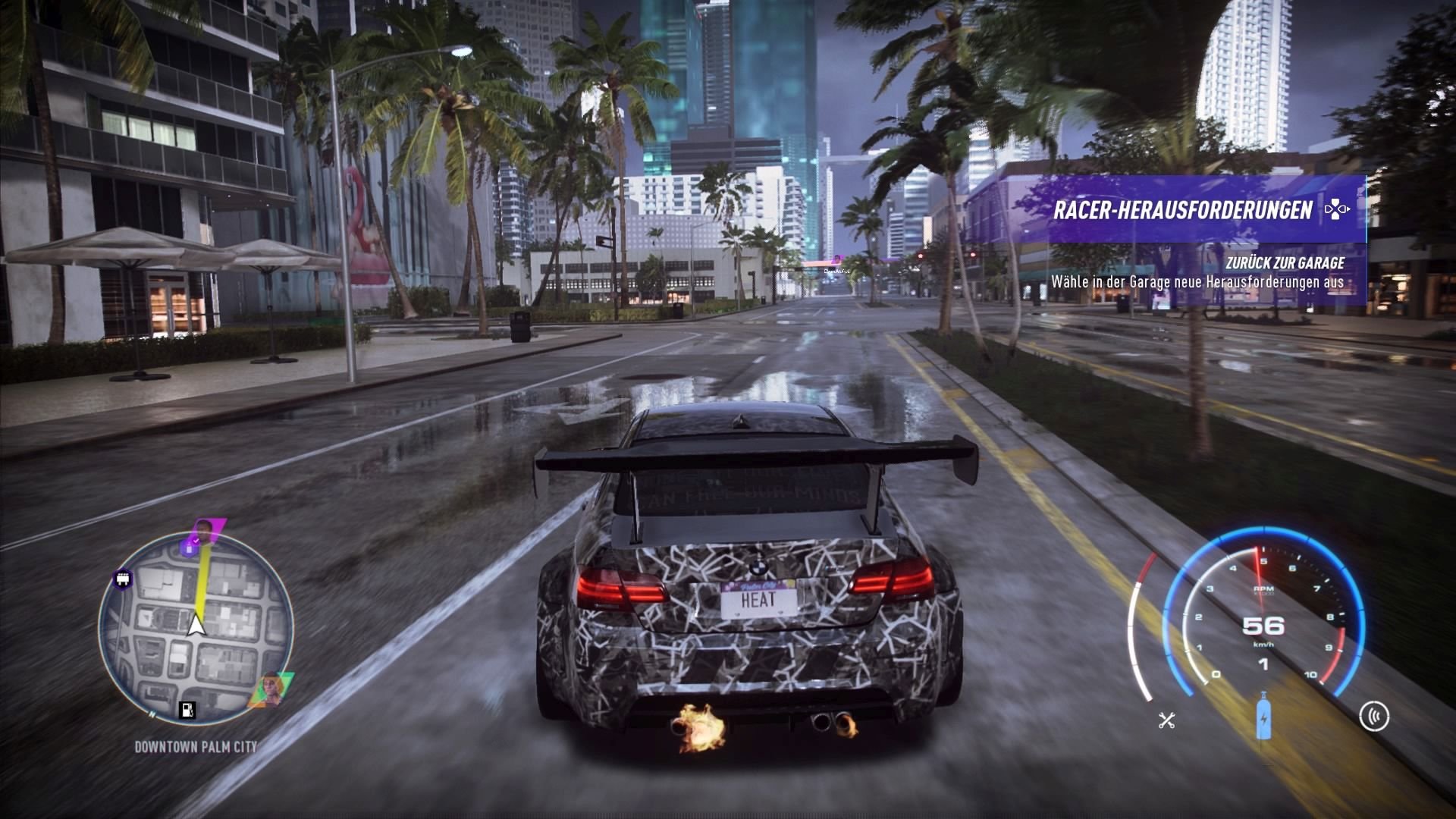The width and height of the screenshot is (1456, 819).
Task: Select the gas station icon on the minimap
Action: (x=187, y=711)
